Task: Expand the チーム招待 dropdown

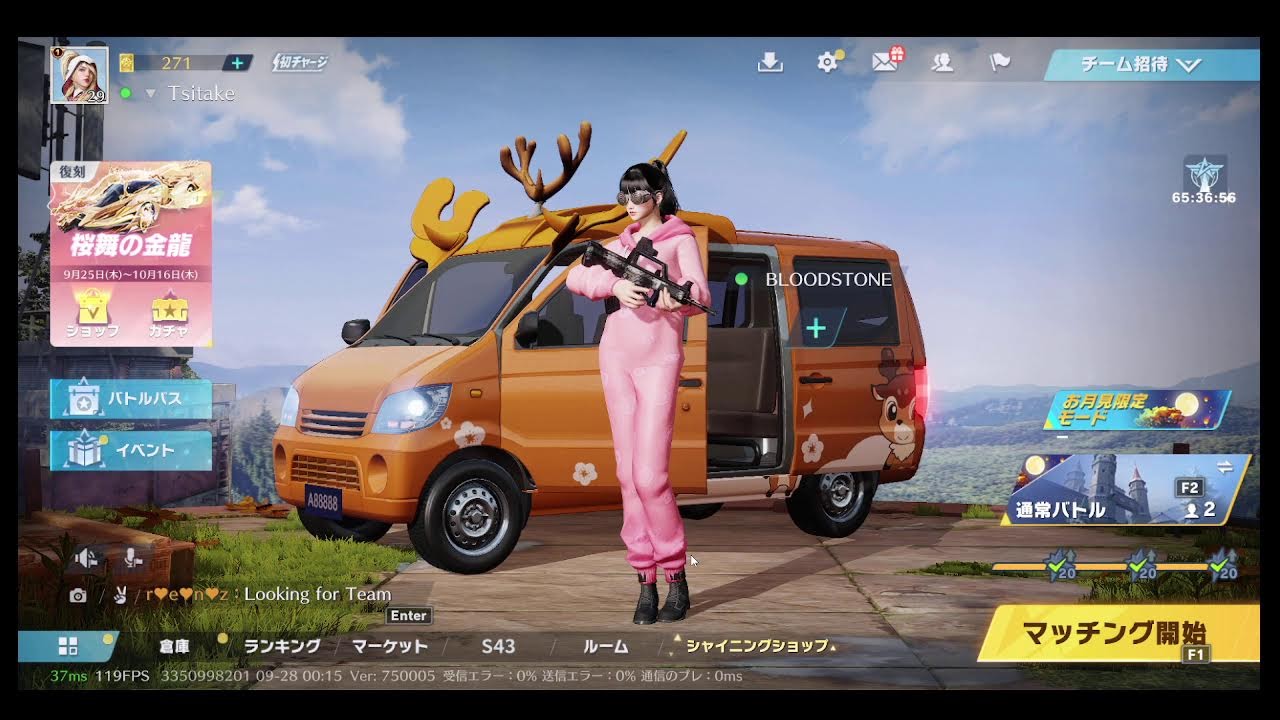Action: point(1150,64)
